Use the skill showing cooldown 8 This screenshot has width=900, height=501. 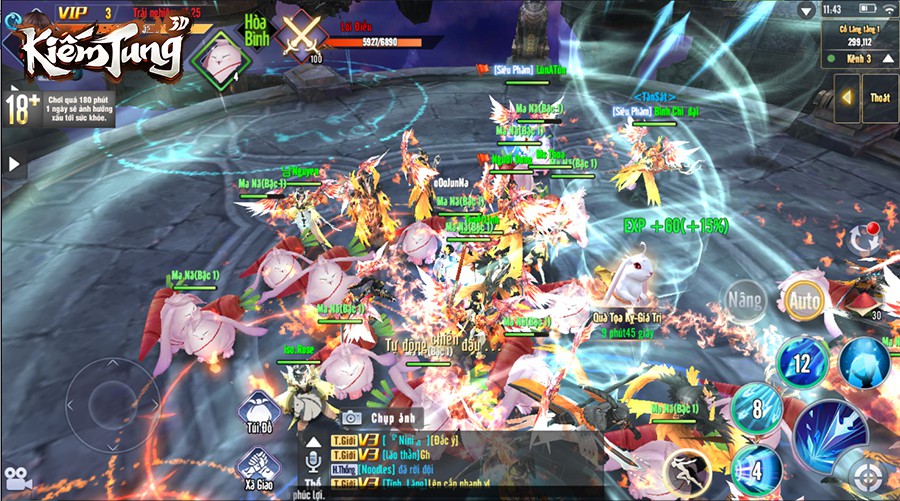pyautogui.click(x=757, y=407)
